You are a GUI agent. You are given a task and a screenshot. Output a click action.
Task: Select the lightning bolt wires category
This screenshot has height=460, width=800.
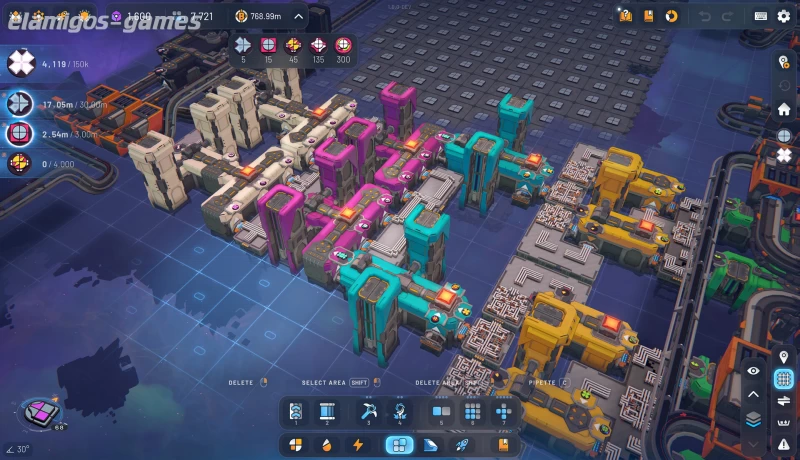pyautogui.click(x=357, y=445)
